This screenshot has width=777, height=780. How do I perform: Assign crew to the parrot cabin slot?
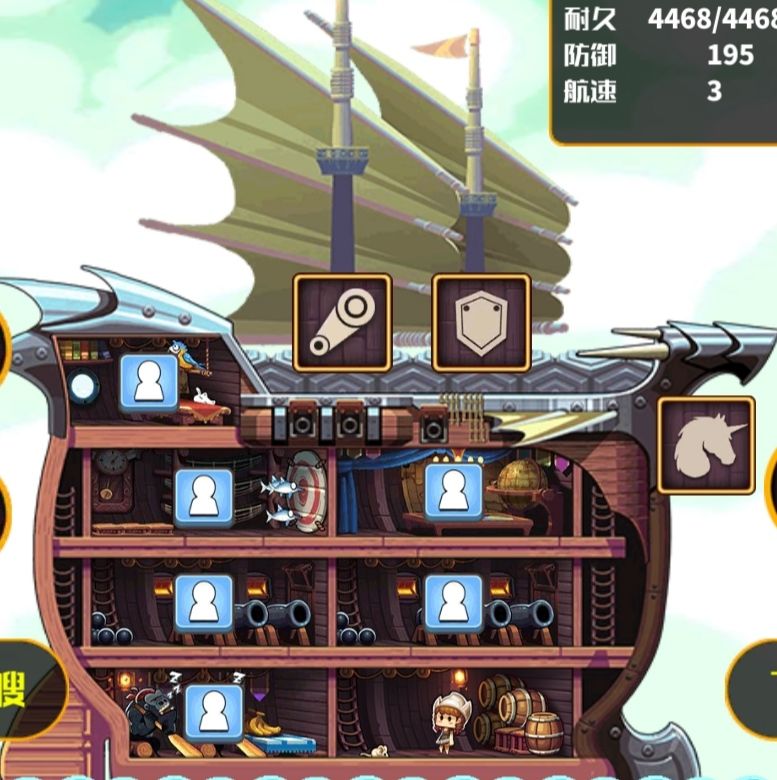(149, 382)
